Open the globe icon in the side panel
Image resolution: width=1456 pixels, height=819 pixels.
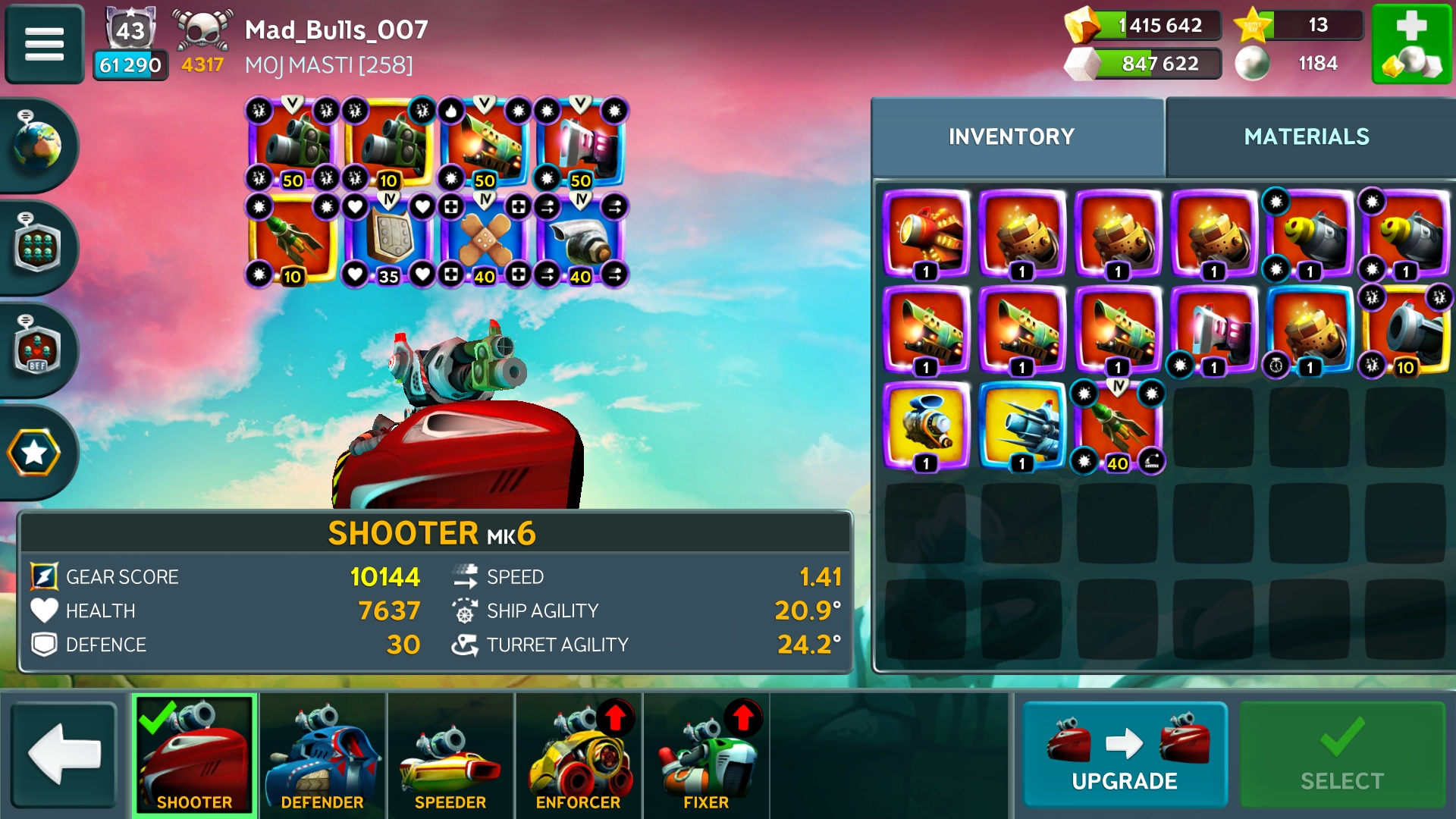pyautogui.click(x=36, y=144)
